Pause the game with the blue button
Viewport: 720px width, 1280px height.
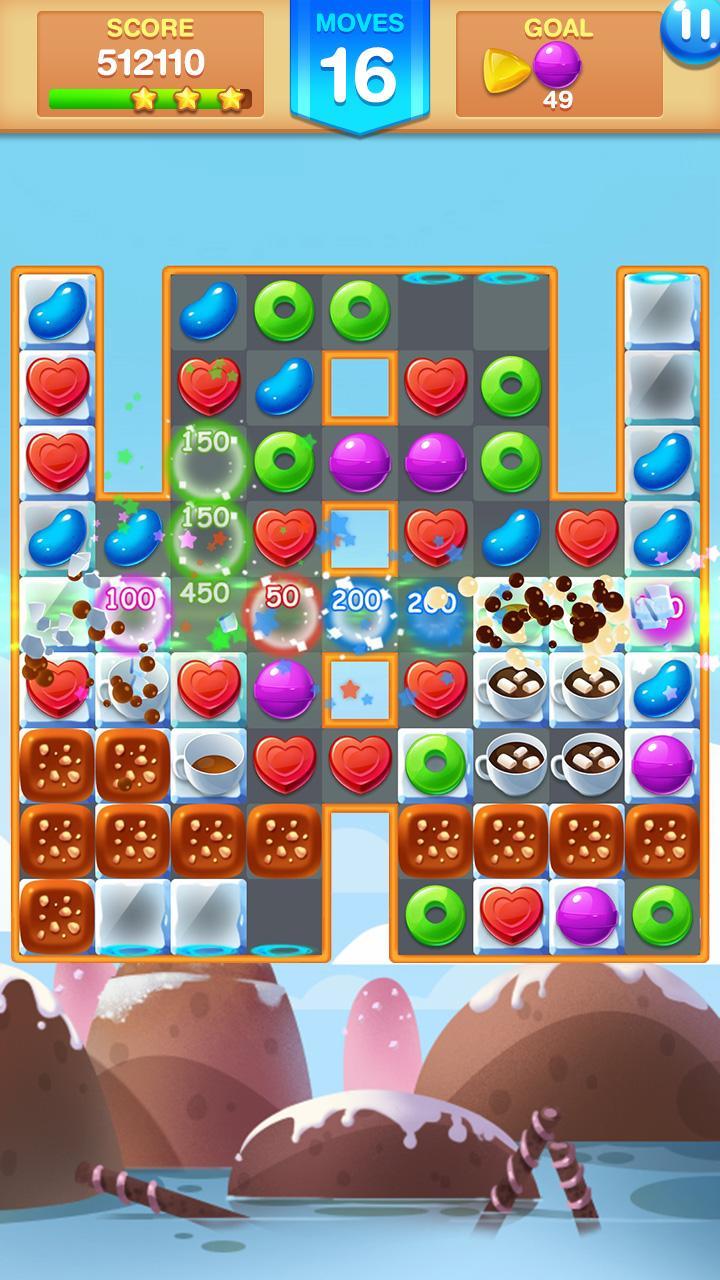(692, 28)
